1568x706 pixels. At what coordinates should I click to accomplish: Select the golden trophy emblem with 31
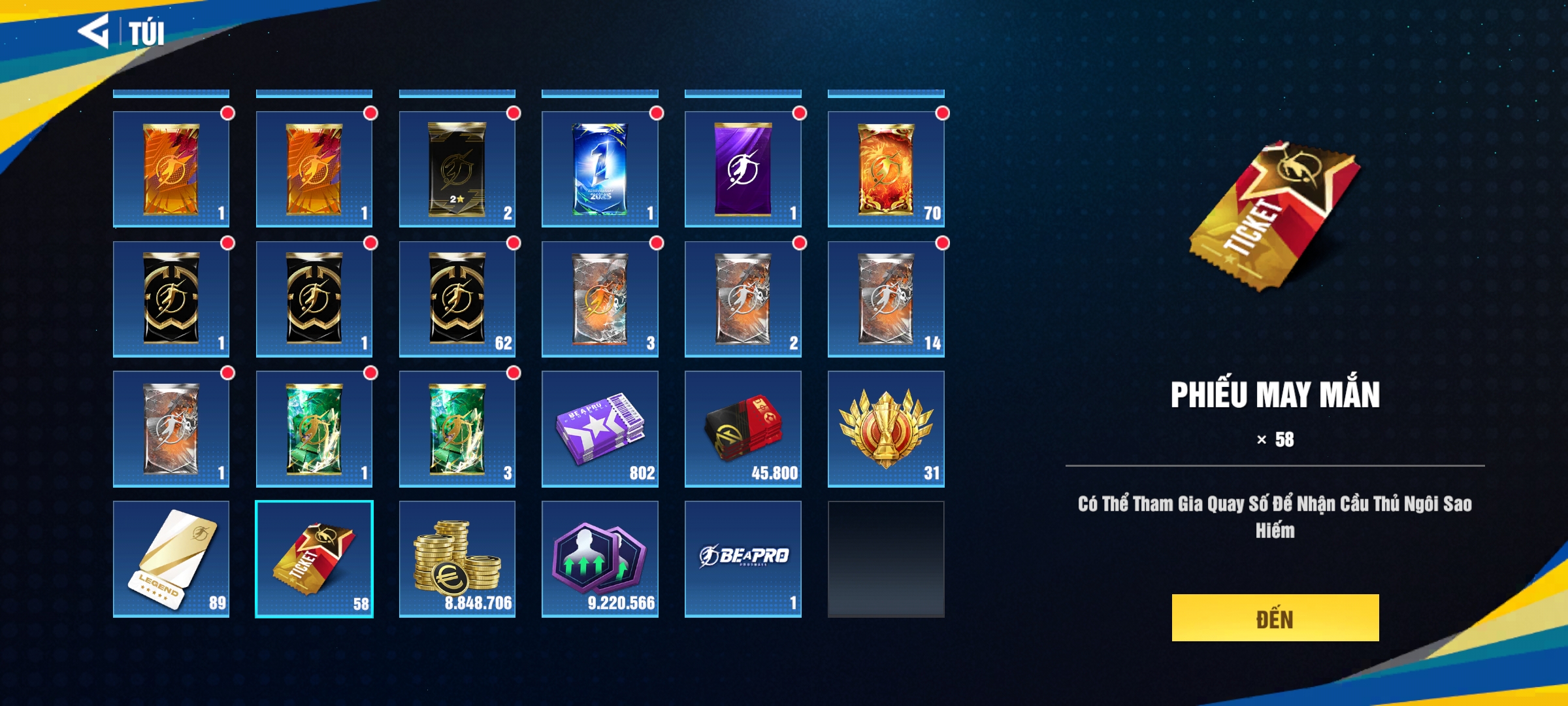[x=886, y=429]
